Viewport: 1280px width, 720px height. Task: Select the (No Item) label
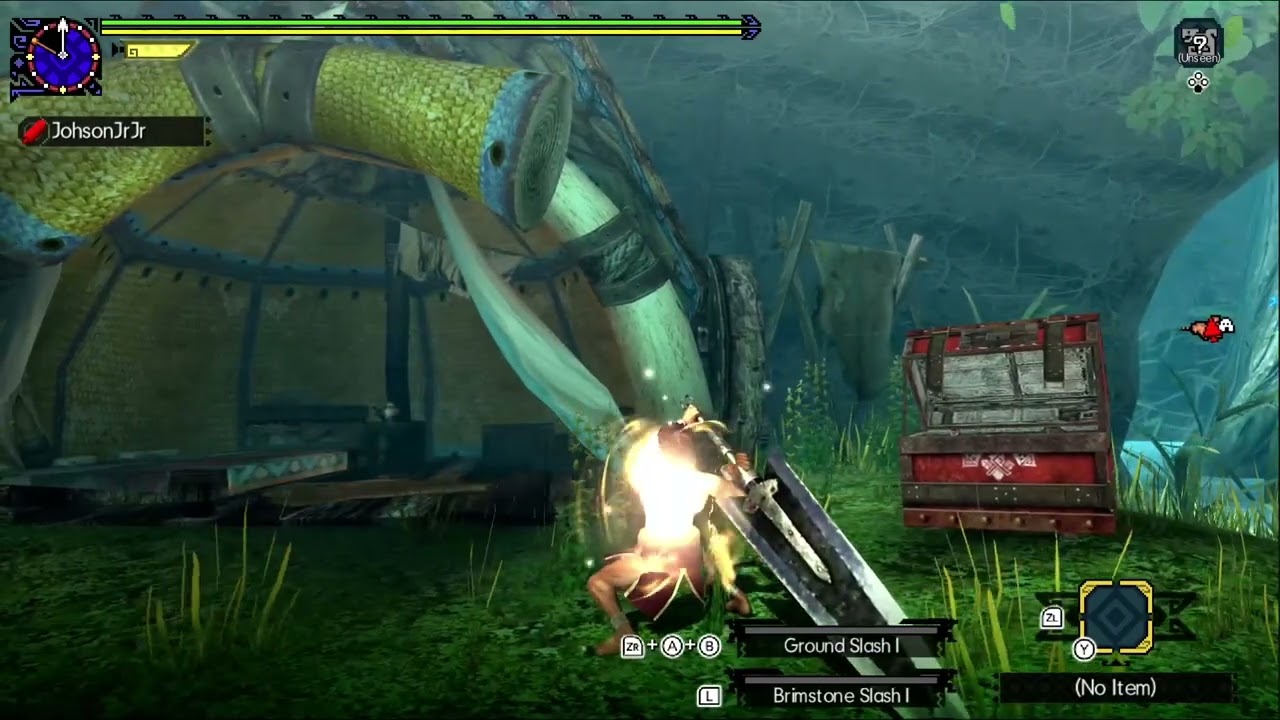pyautogui.click(x=1115, y=688)
